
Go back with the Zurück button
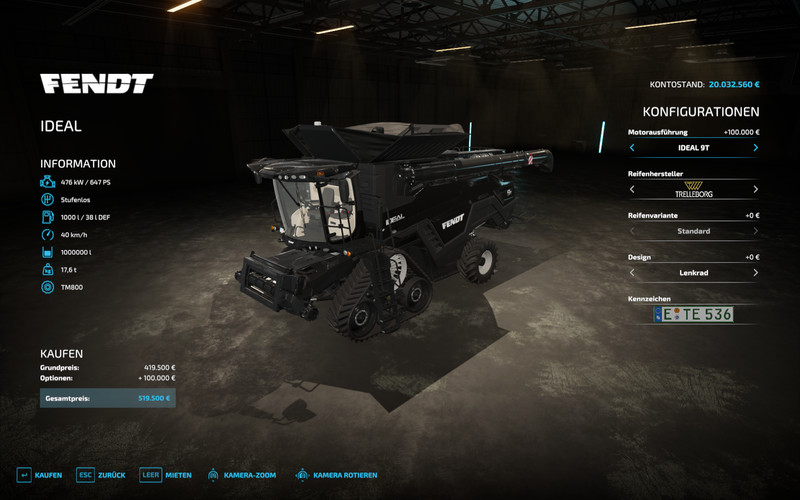click(x=101, y=475)
